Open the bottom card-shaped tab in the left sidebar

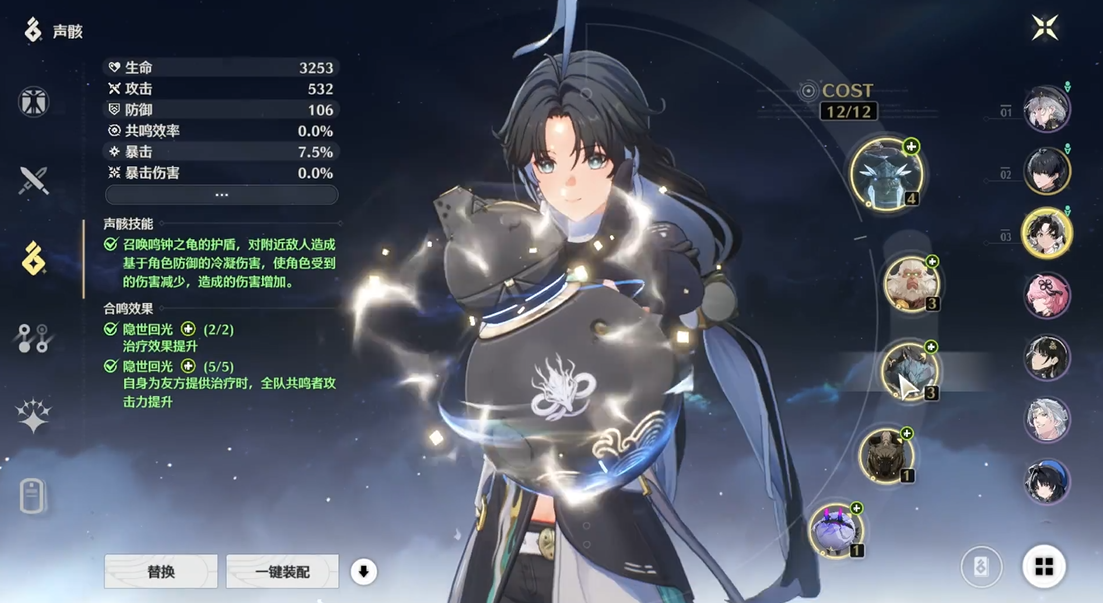tap(34, 495)
